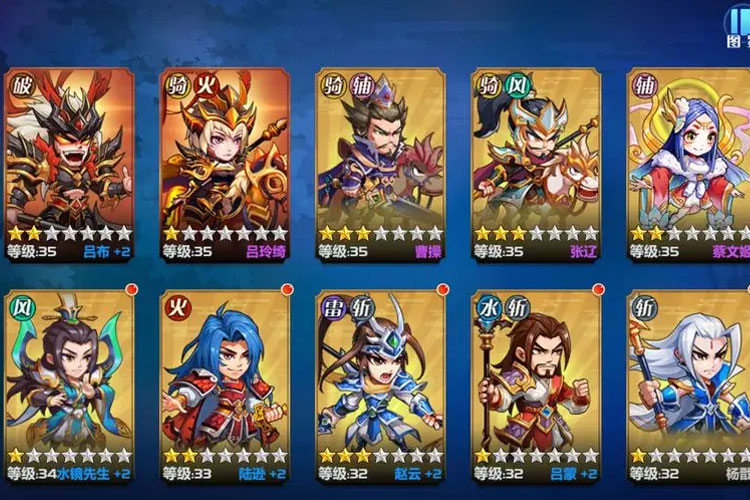Select the 赵云 hero card

point(380,385)
